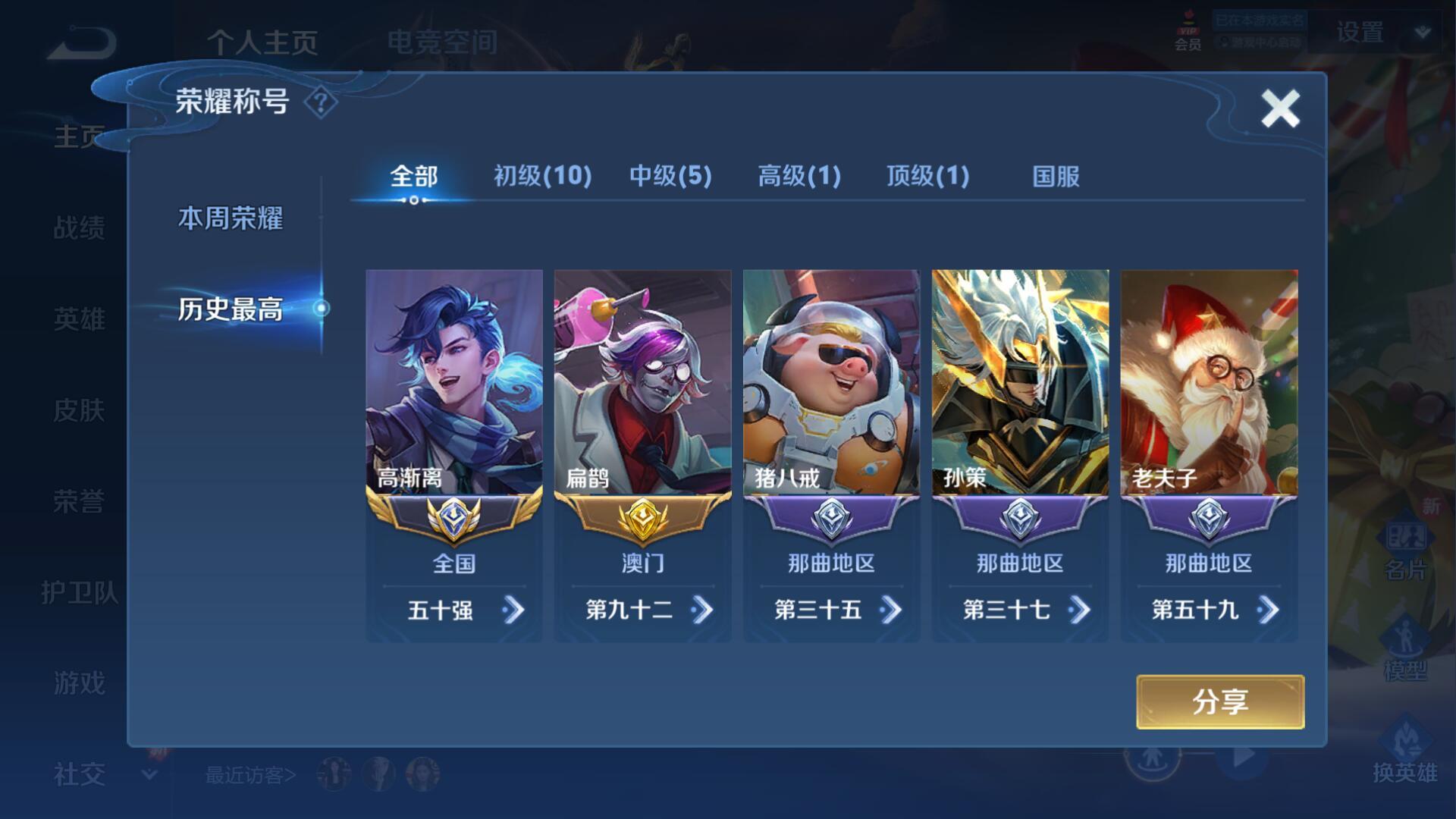Click the arrow next to 第三十五
This screenshot has height=819, width=1456.
coord(891,610)
